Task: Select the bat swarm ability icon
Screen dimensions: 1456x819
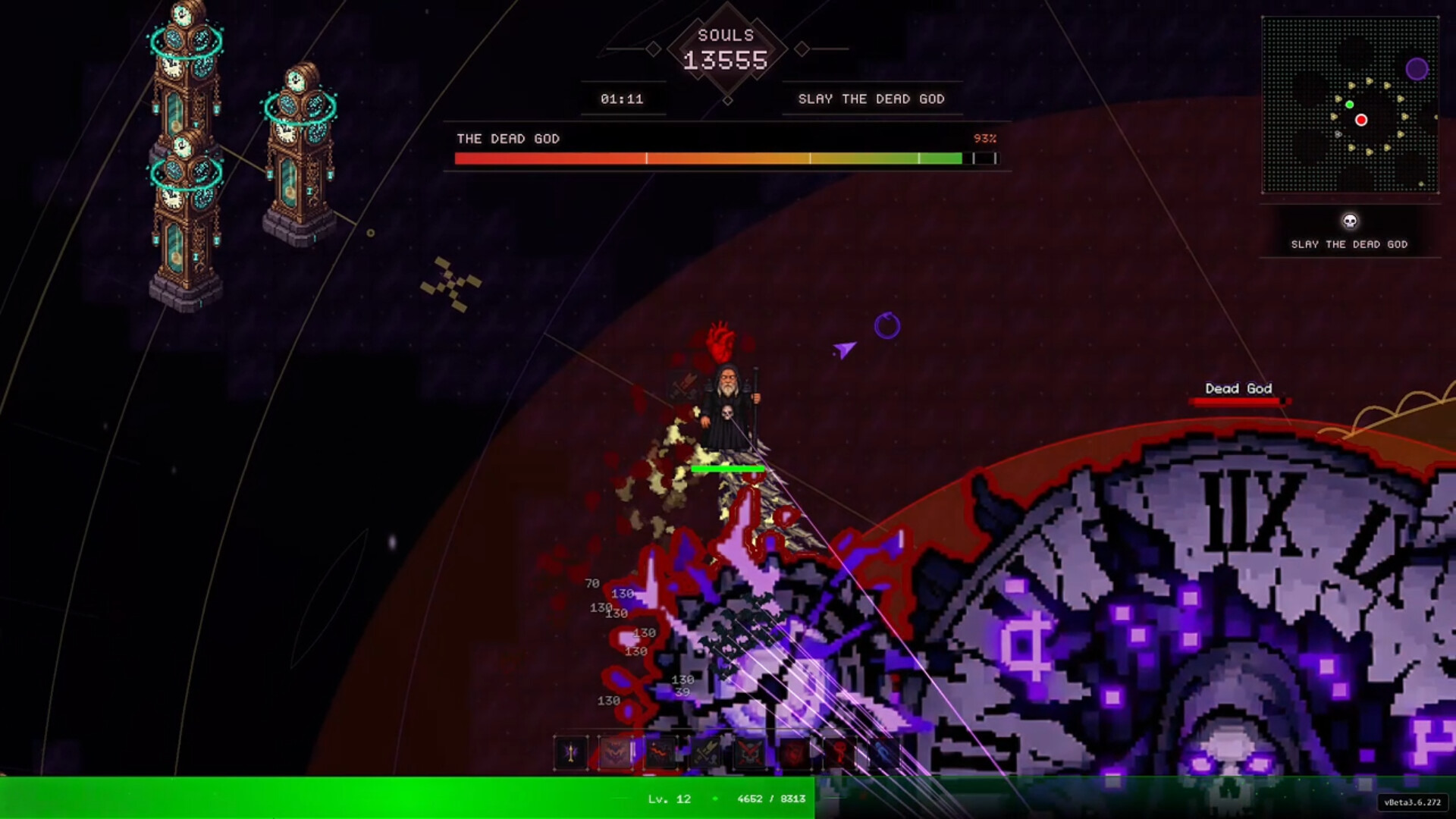Action: pyautogui.click(x=614, y=755)
